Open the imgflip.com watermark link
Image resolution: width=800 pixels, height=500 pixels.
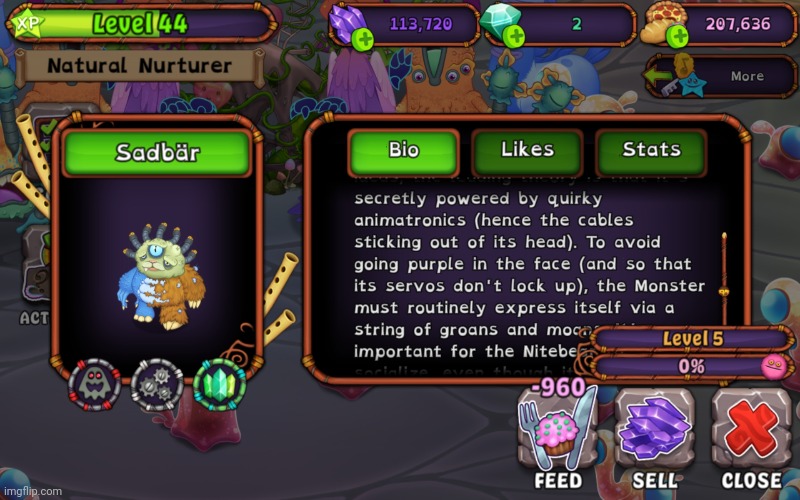(x=32, y=491)
